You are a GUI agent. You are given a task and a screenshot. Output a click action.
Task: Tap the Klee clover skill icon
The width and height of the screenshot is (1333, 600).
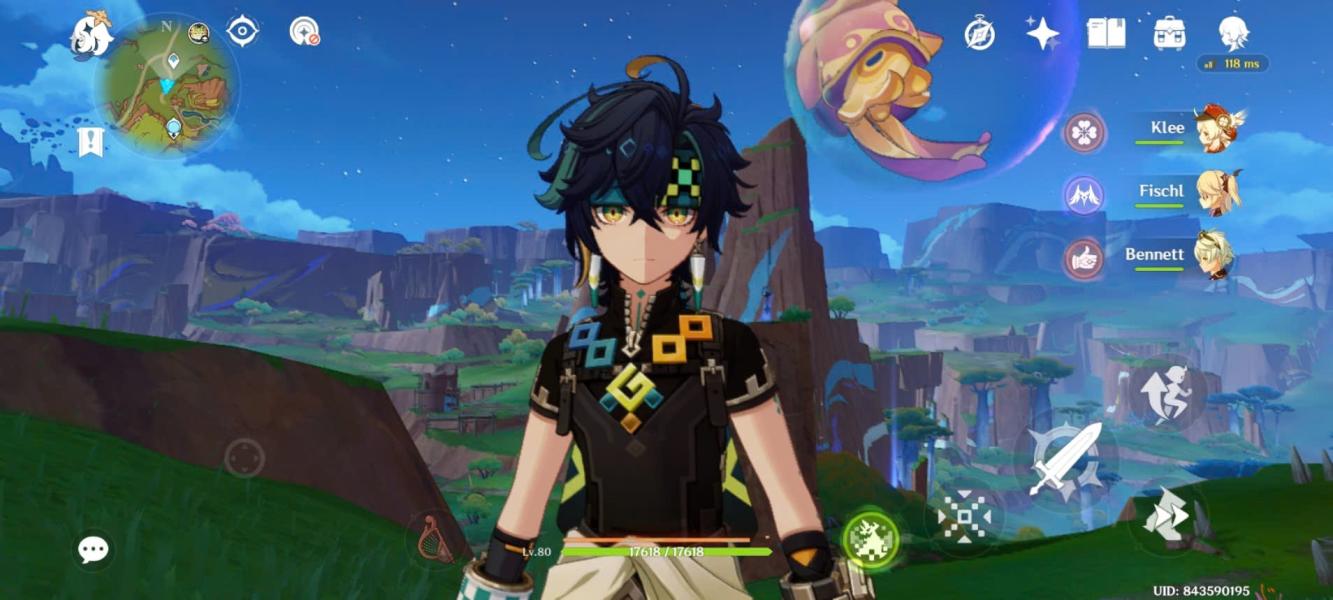click(1084, 131)
